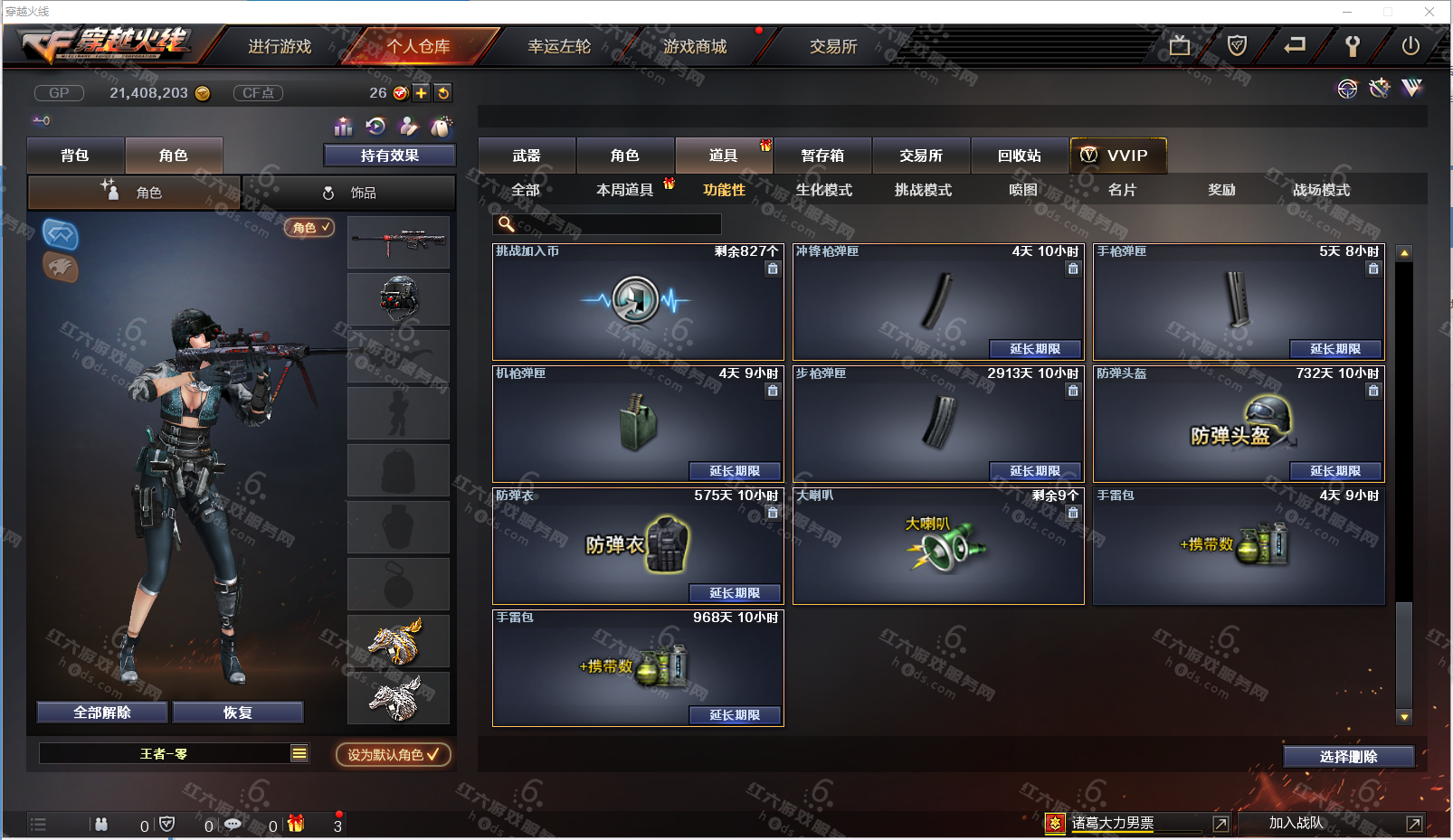Switch to the 背包 backpack tab
The height and width of the screenshot is (840, 1453).
point(75,156)
